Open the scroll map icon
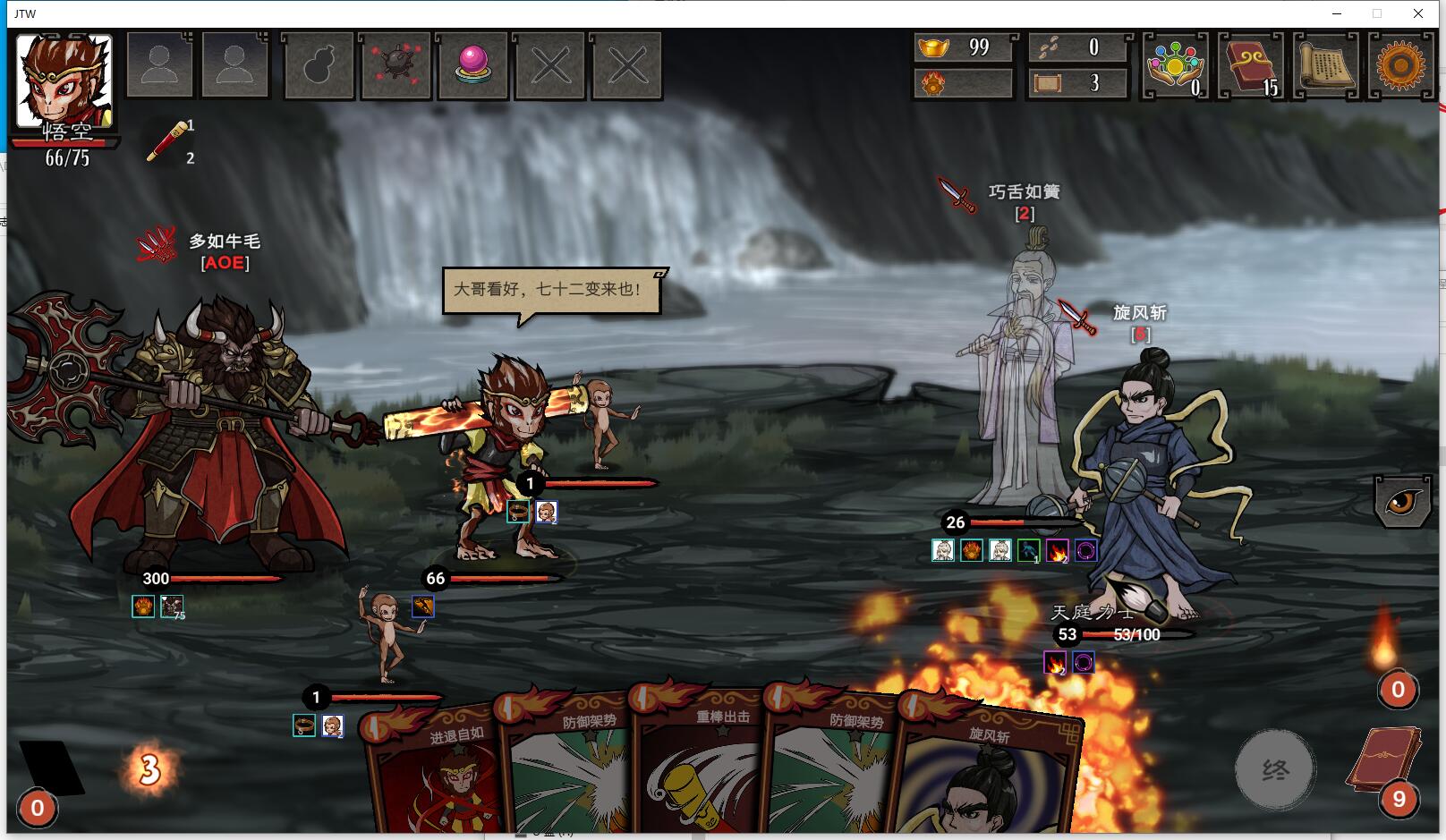The height and width of the screenshot is (840, 1446). coord(1325,66)
